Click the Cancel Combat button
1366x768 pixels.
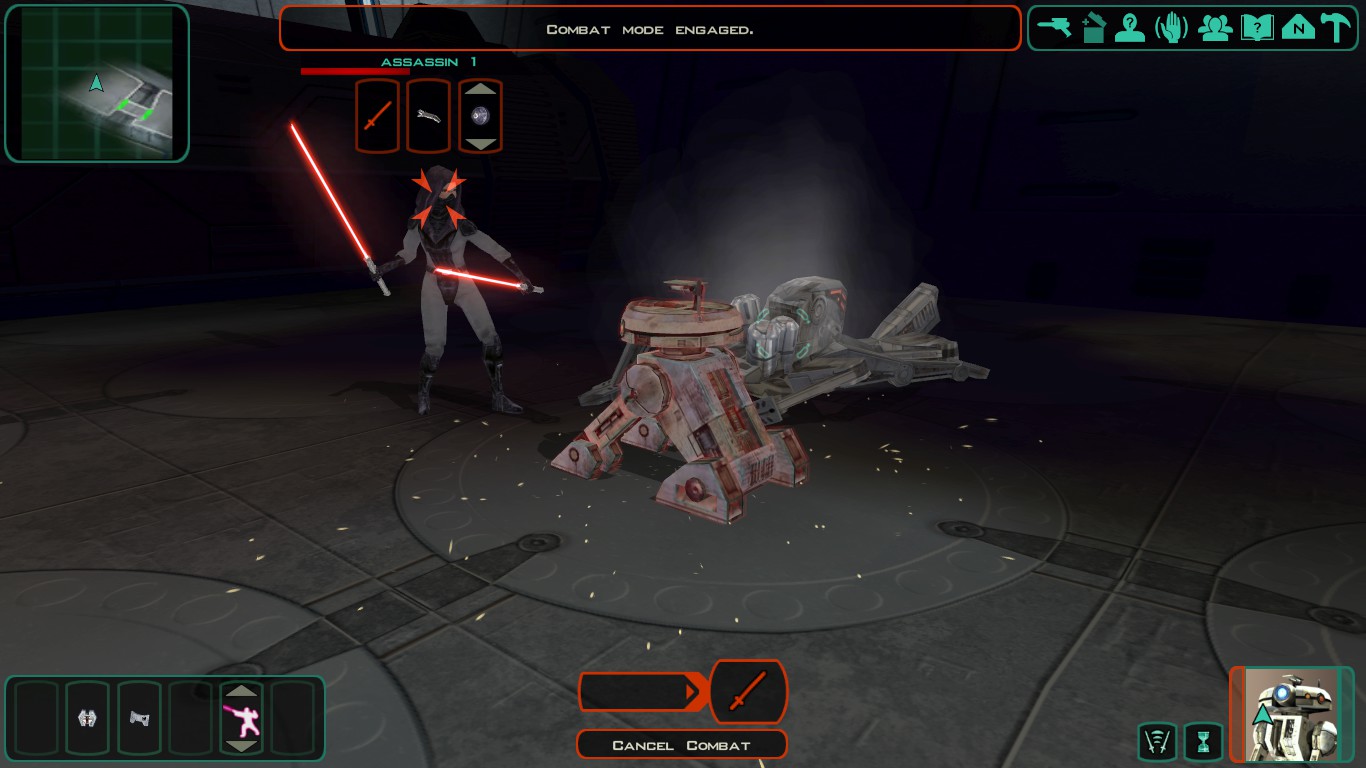pos(681,745)
